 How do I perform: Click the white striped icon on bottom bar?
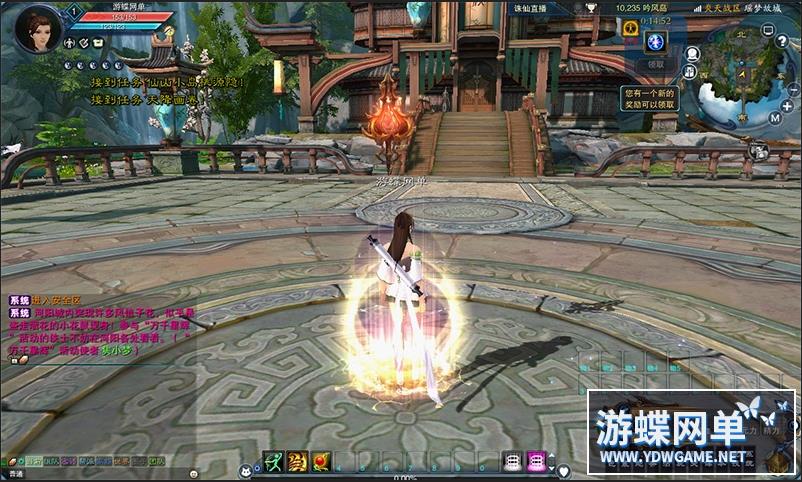(513, 461)
